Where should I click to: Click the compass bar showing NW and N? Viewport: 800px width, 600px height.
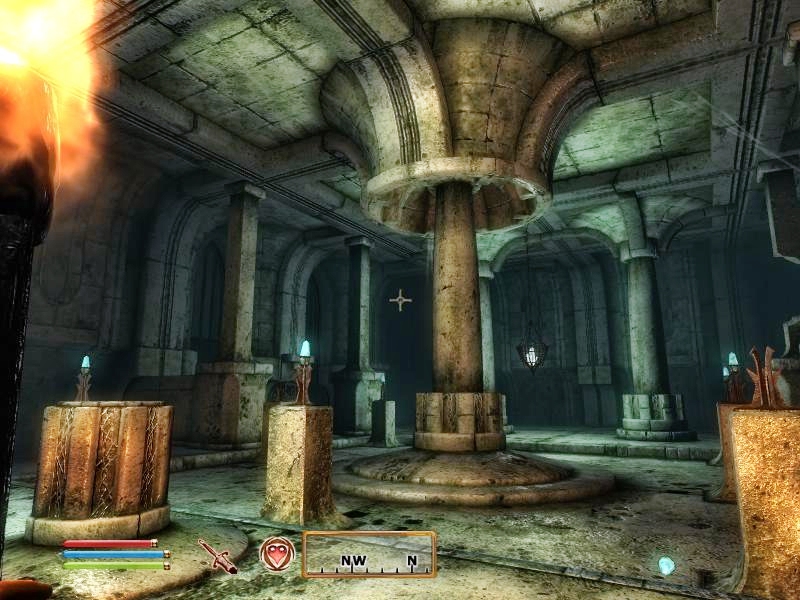[369, 554]
